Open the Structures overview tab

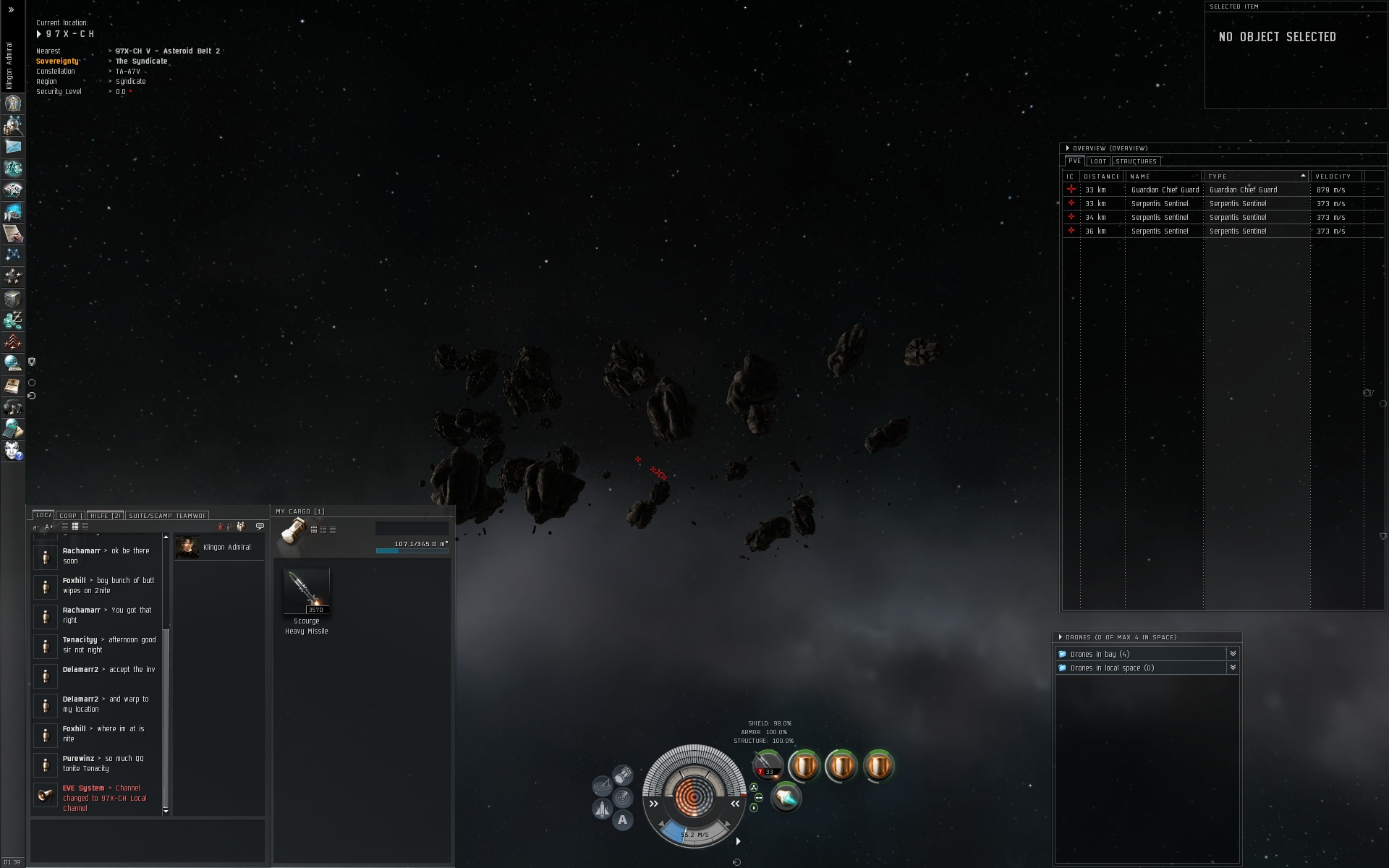[x=1136, y=161]
